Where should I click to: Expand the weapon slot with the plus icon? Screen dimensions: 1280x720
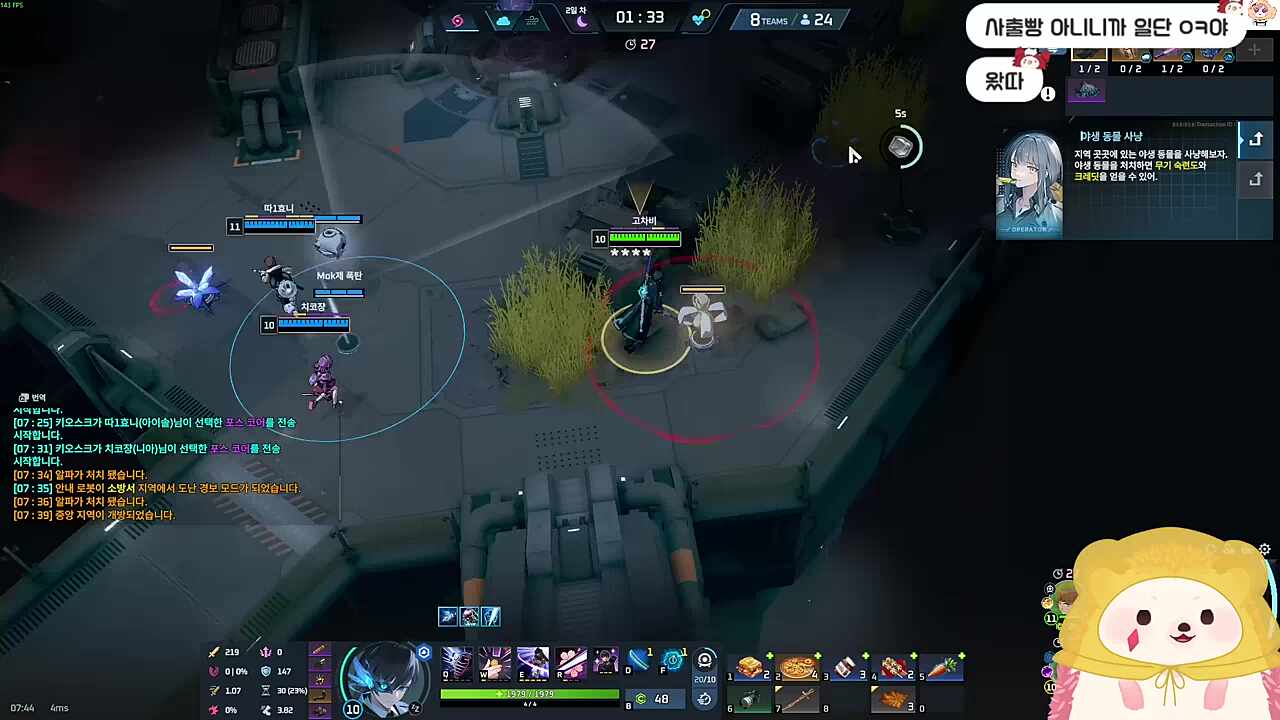pos(1254,50)
